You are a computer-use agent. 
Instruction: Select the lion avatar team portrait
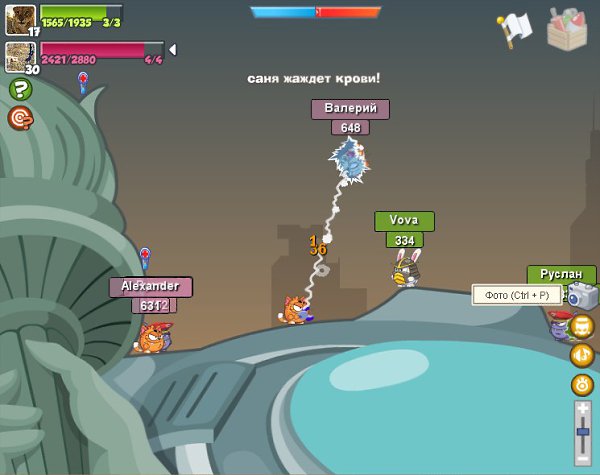click(20, 19)
